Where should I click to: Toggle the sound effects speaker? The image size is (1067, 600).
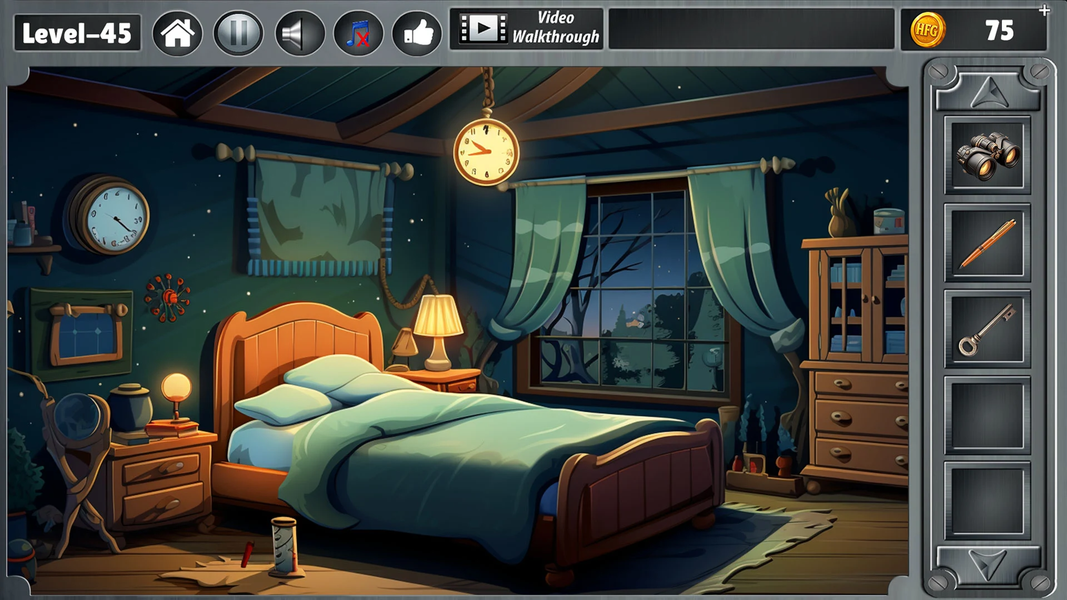pos(298,33)
